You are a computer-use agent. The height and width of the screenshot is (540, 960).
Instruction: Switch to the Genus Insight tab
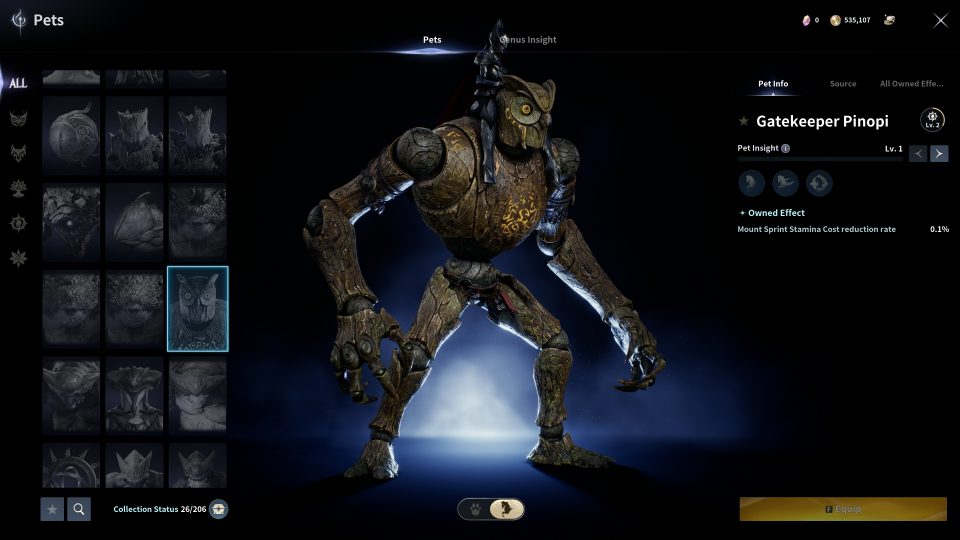pyautogui.click(x=529, y=40)
